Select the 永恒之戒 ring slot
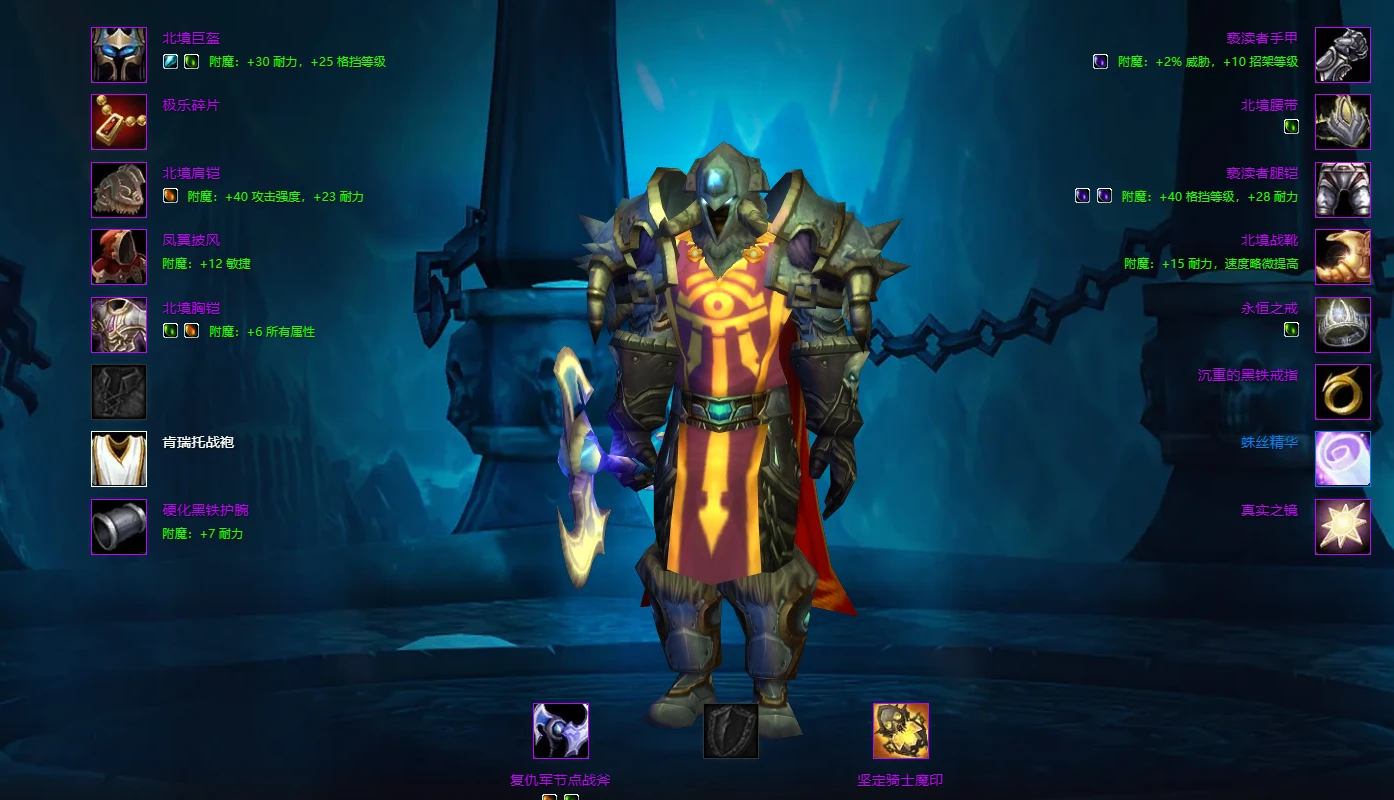1394x800 pixels. coord(1342,325)
